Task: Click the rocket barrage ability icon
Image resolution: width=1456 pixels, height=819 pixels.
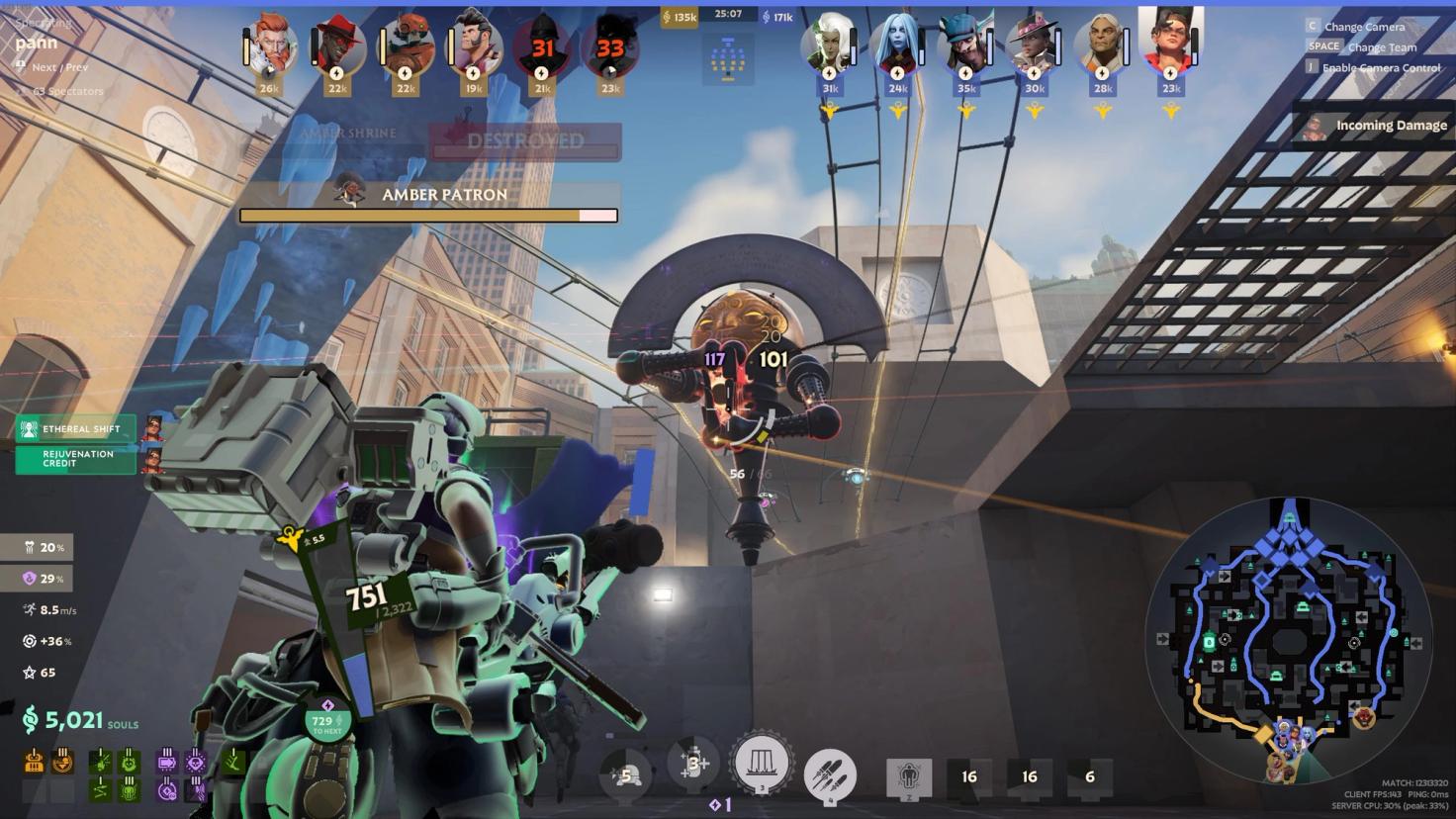Action: pos(831,773)
